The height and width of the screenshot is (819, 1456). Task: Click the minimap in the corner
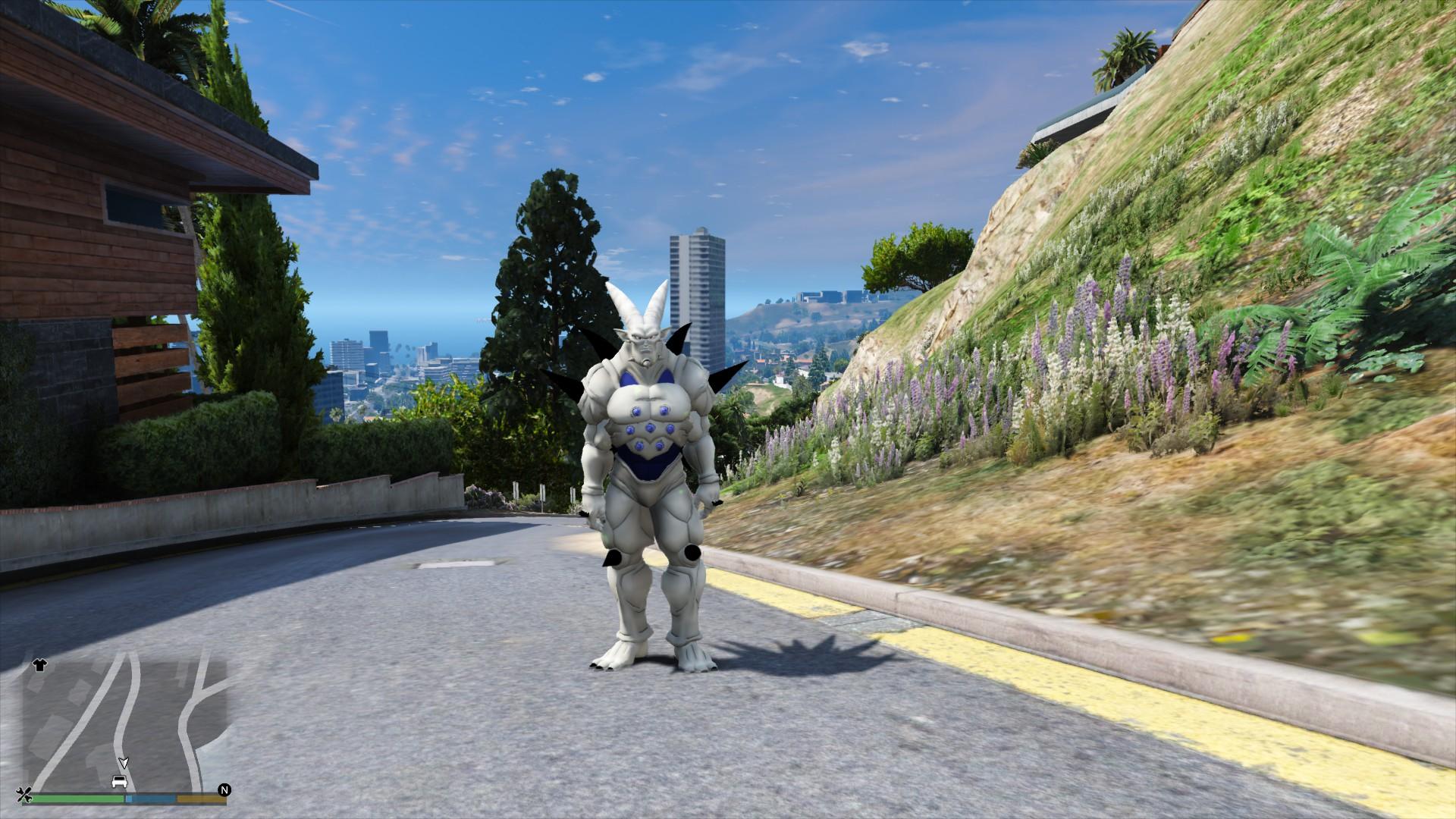(125, 724)
